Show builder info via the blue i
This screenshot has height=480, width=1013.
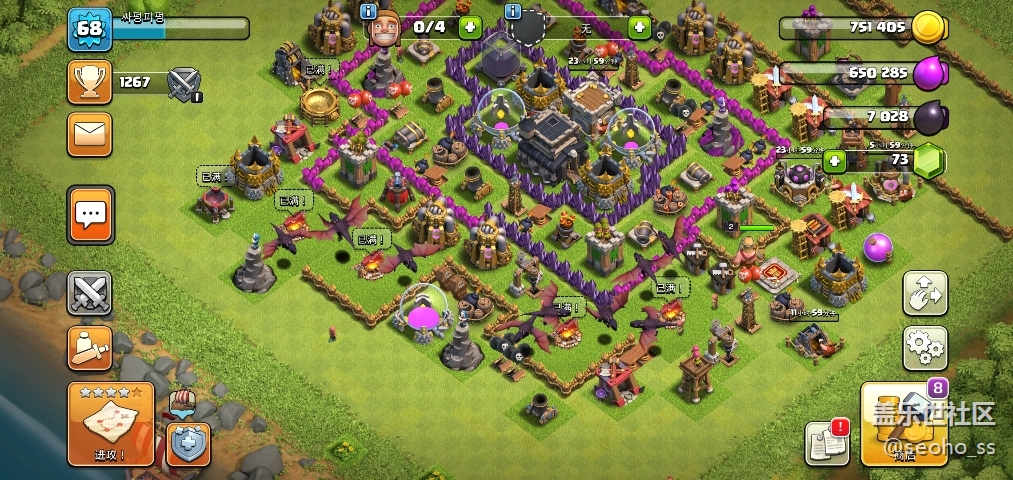click(x=368, y=11)
